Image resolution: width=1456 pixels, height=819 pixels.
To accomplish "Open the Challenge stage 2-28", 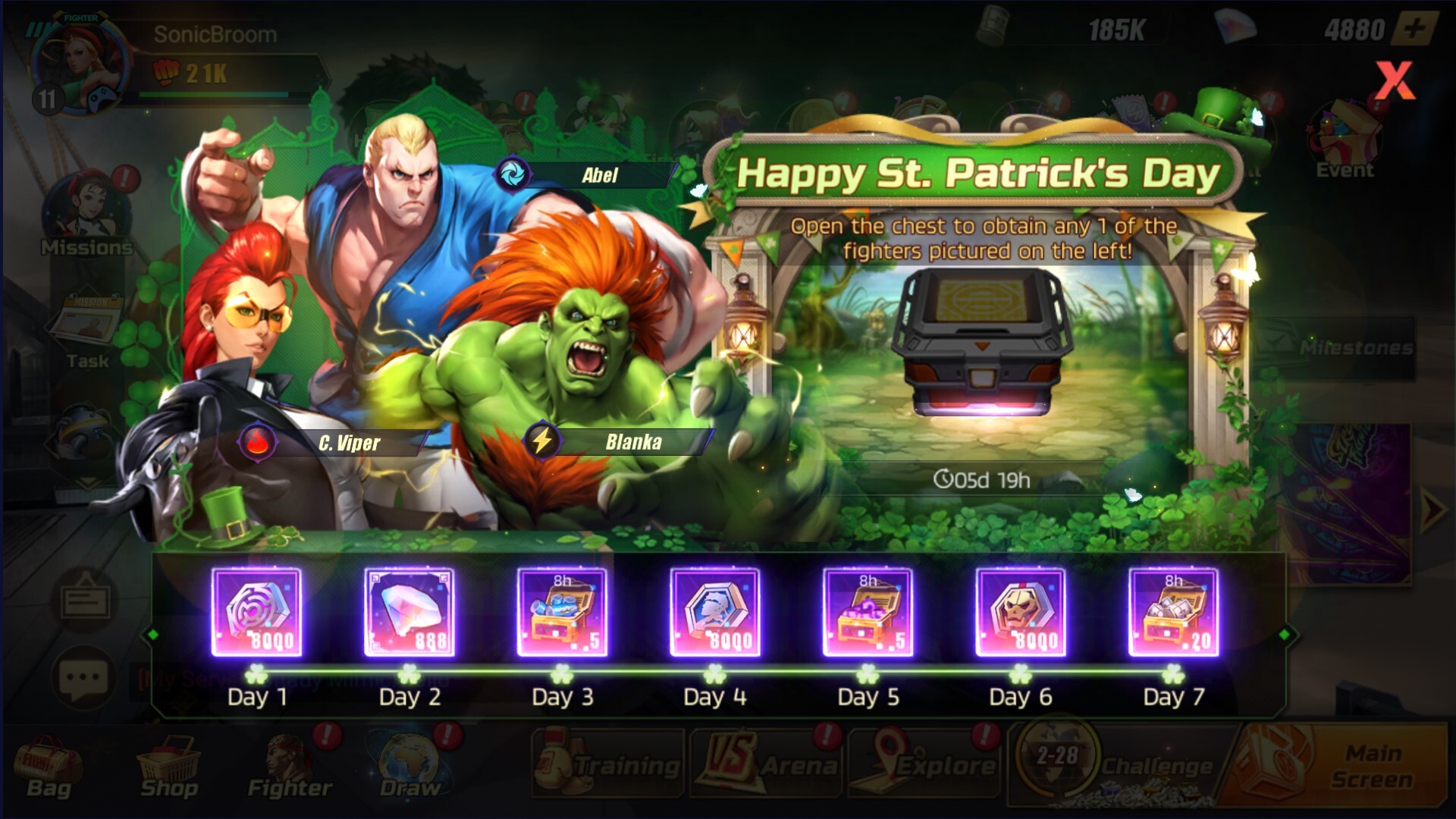I will [1115, 762].
